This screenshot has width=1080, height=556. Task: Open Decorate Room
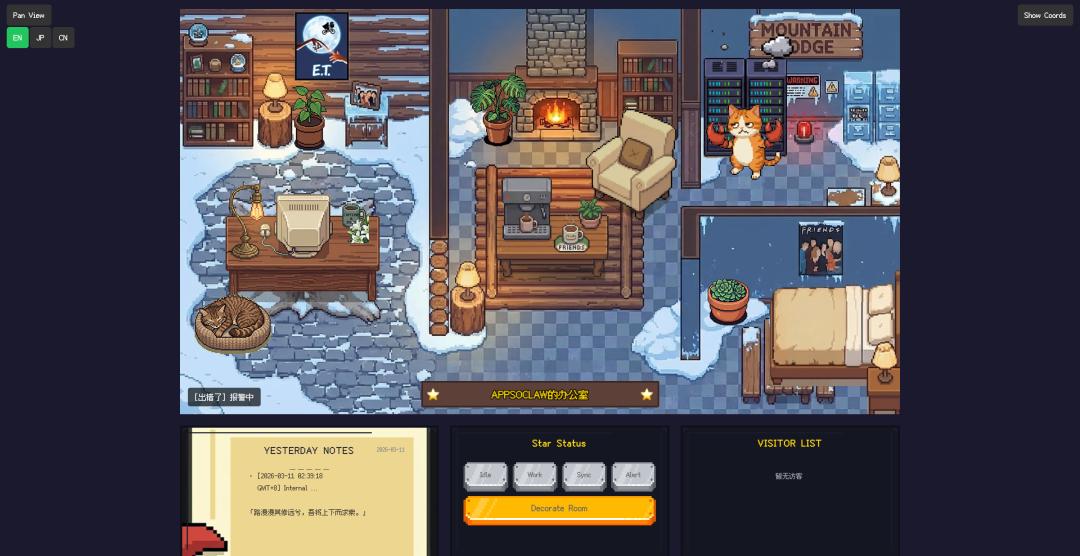(x=559, y=509)
